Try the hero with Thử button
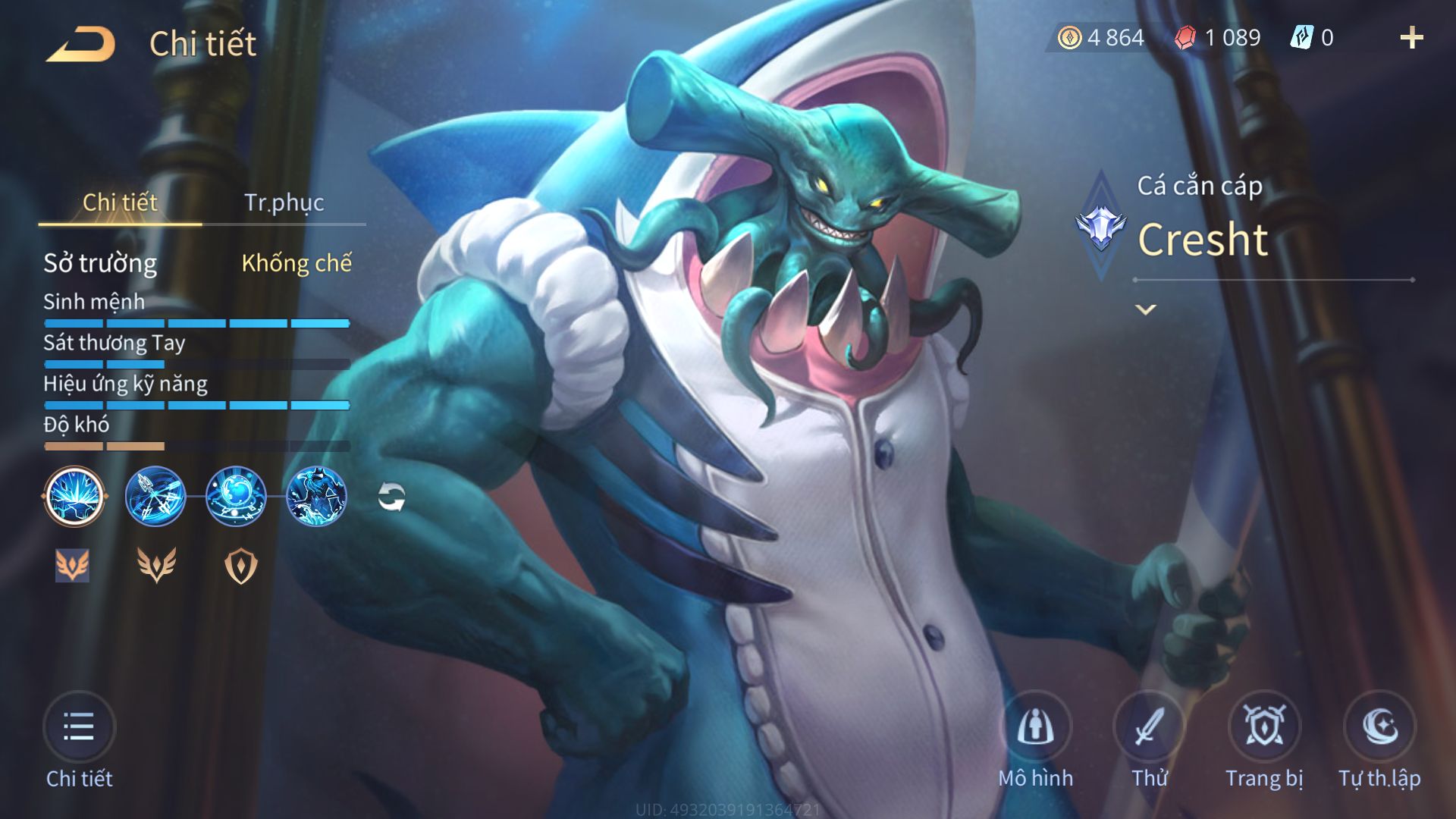The width and height of the screenshot is (1456, 819). point(1150,728)
